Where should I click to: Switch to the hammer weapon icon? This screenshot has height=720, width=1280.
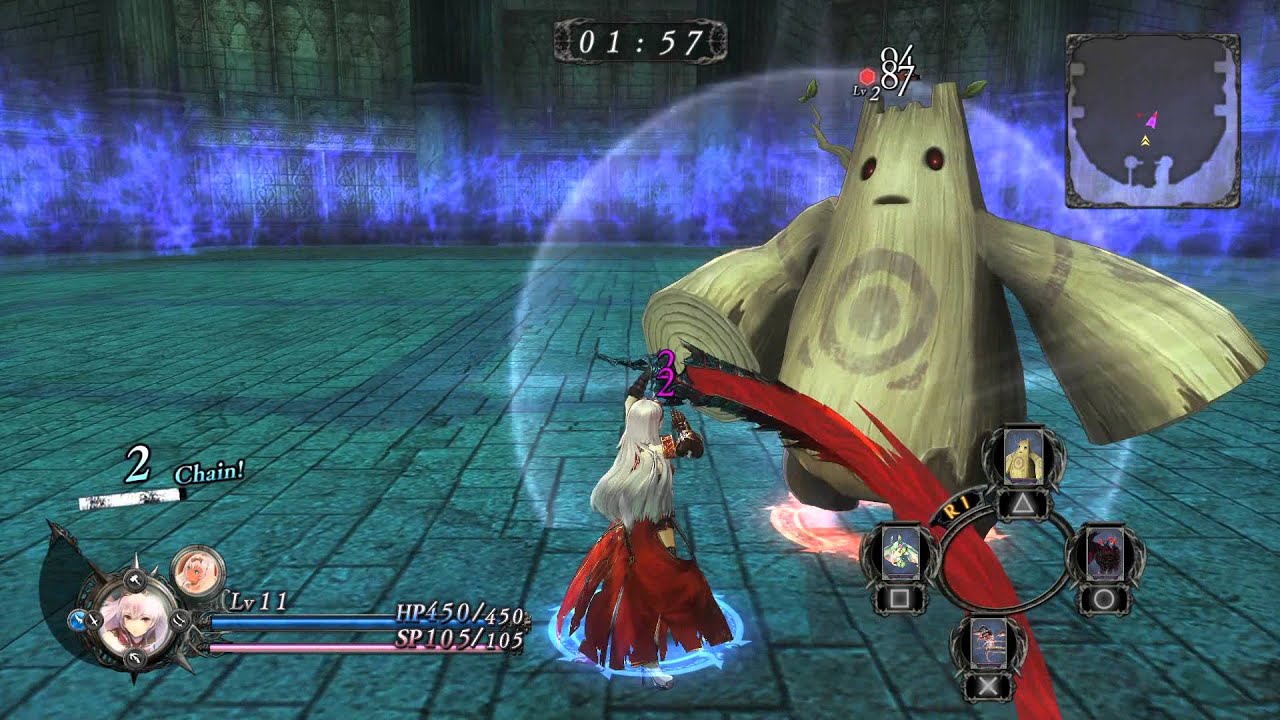coord(136,580)
